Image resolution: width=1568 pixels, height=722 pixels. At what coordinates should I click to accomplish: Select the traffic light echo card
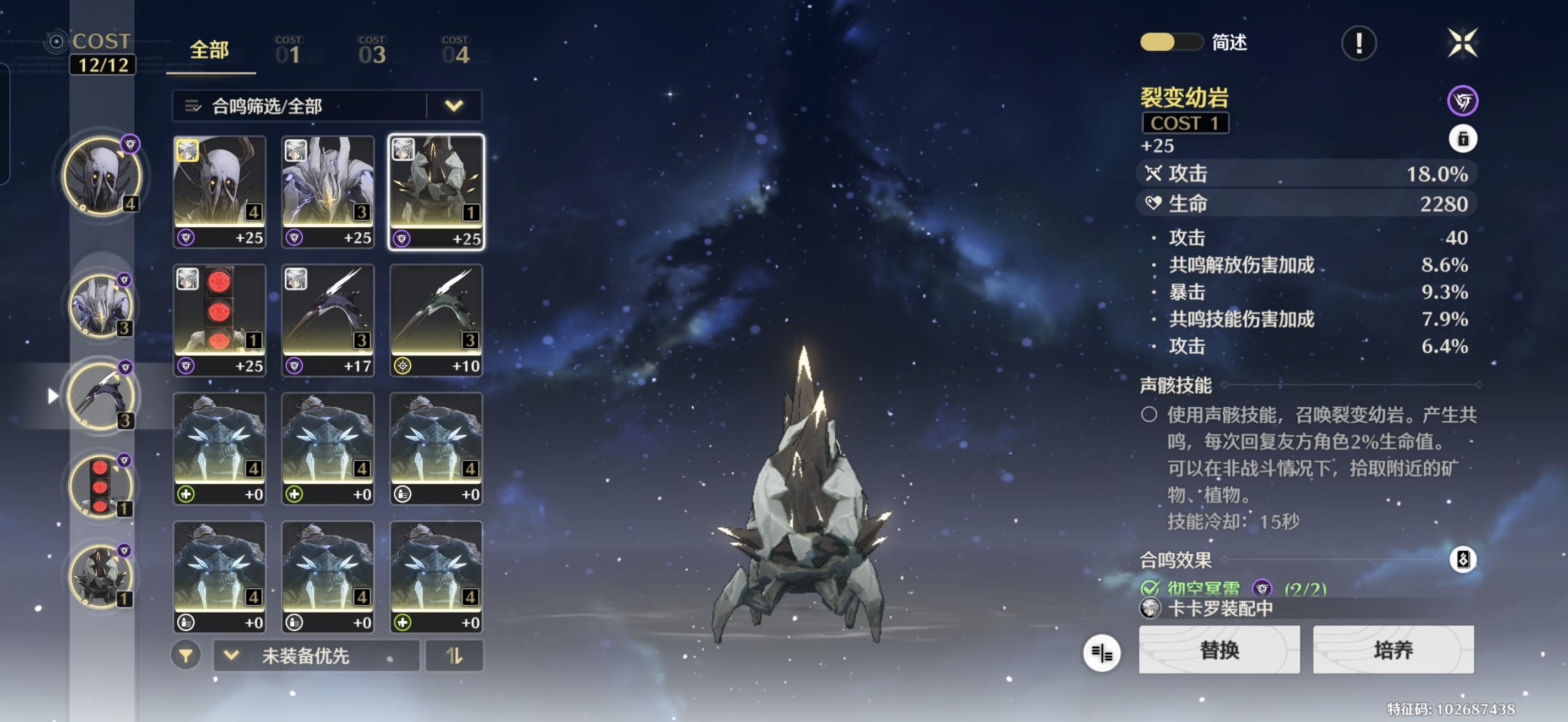tap(220, 320)
